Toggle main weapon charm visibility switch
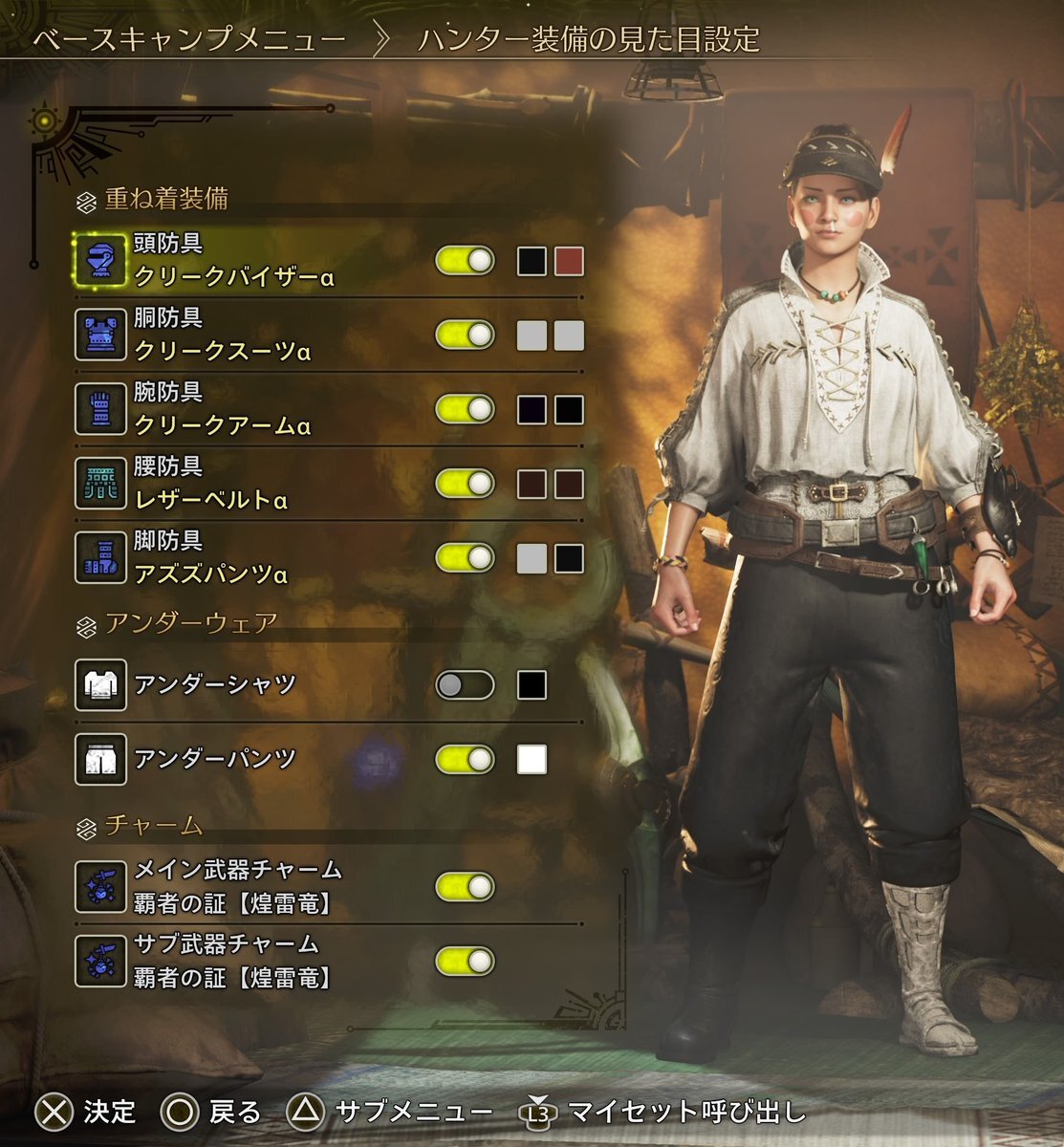The height and width of the screenshot is (1147, 1064). [x=465, y=886]
